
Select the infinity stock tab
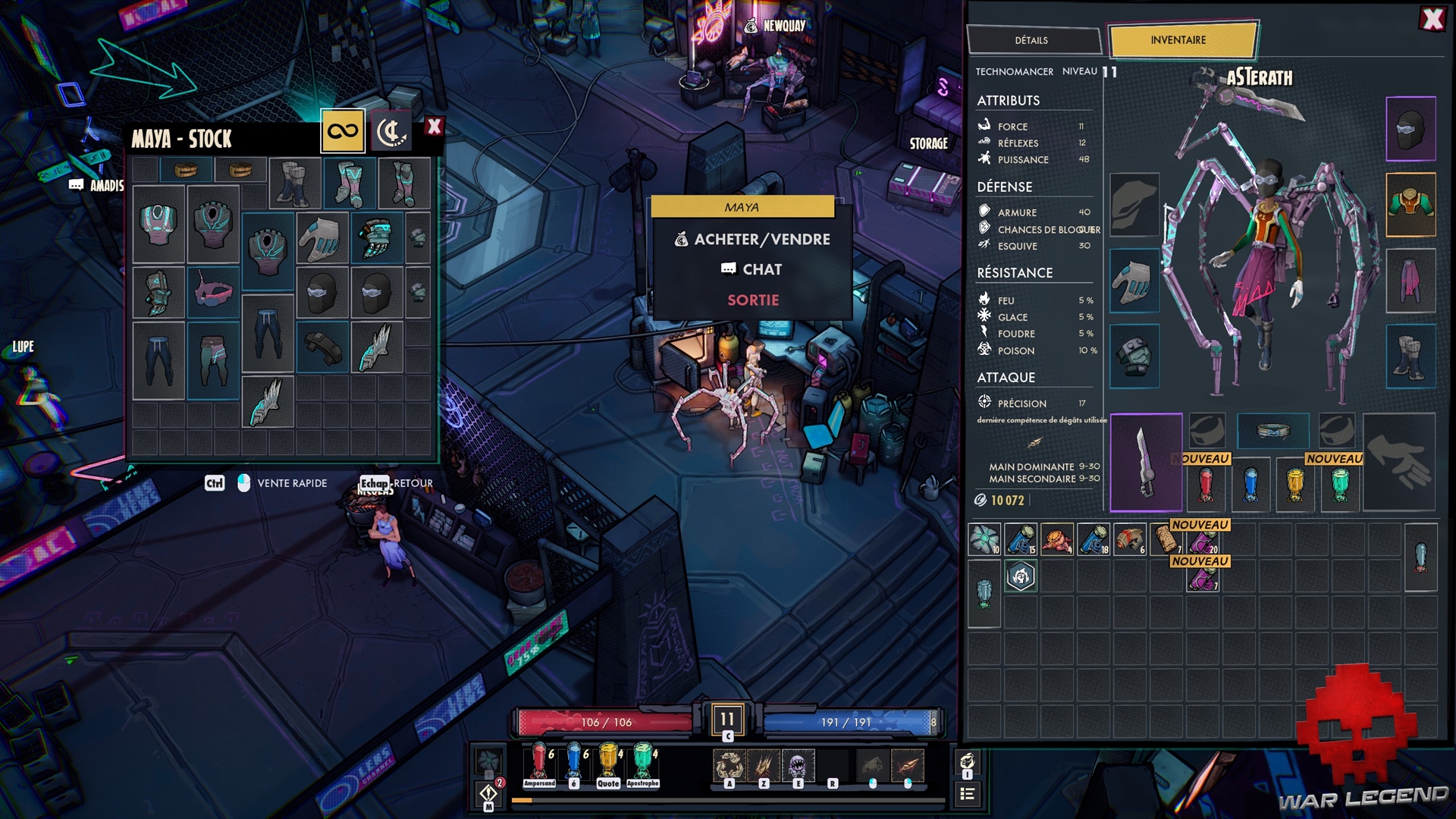343,131
